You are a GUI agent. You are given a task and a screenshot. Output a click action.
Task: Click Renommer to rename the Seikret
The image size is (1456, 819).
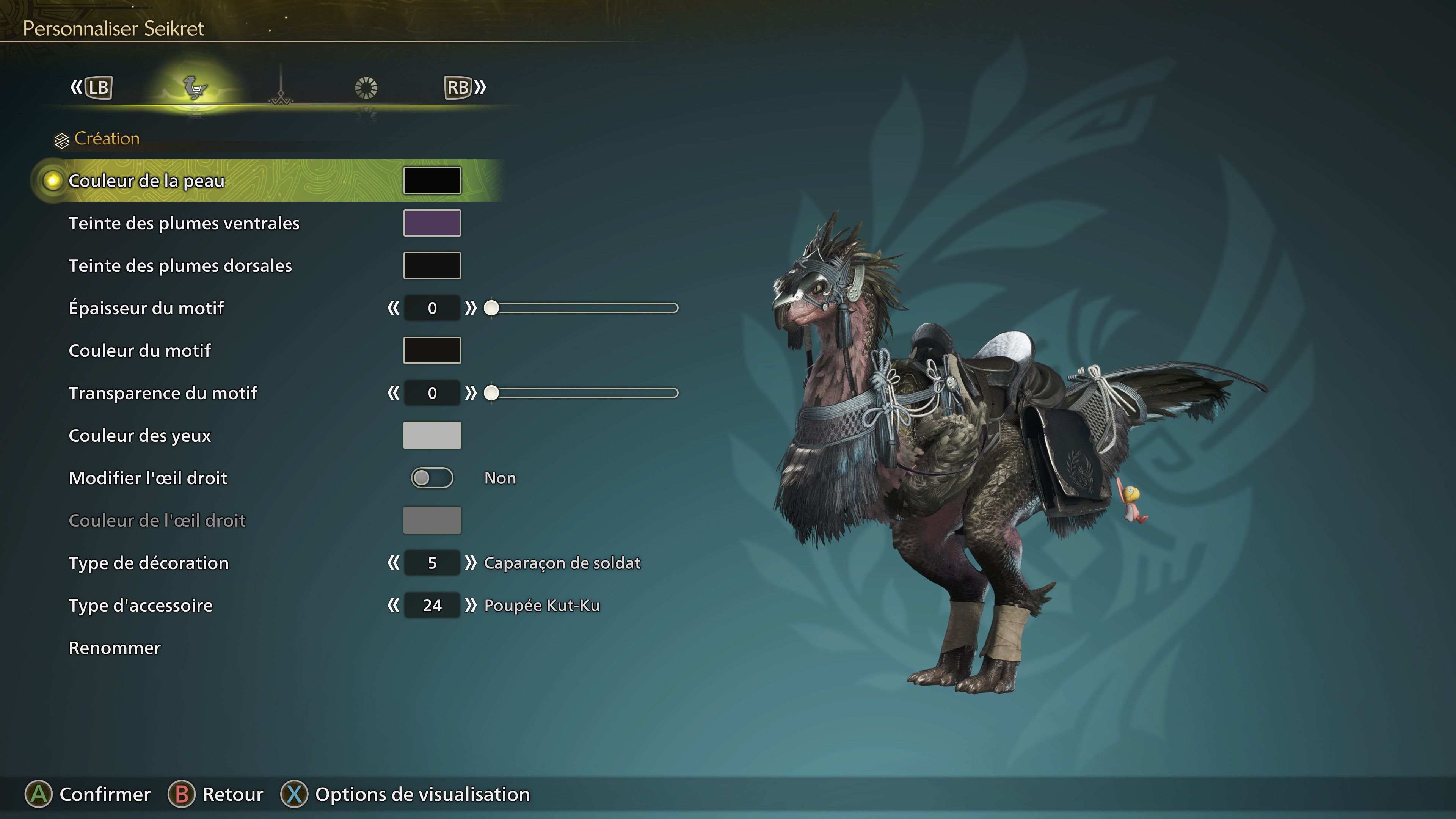(114, 648)
